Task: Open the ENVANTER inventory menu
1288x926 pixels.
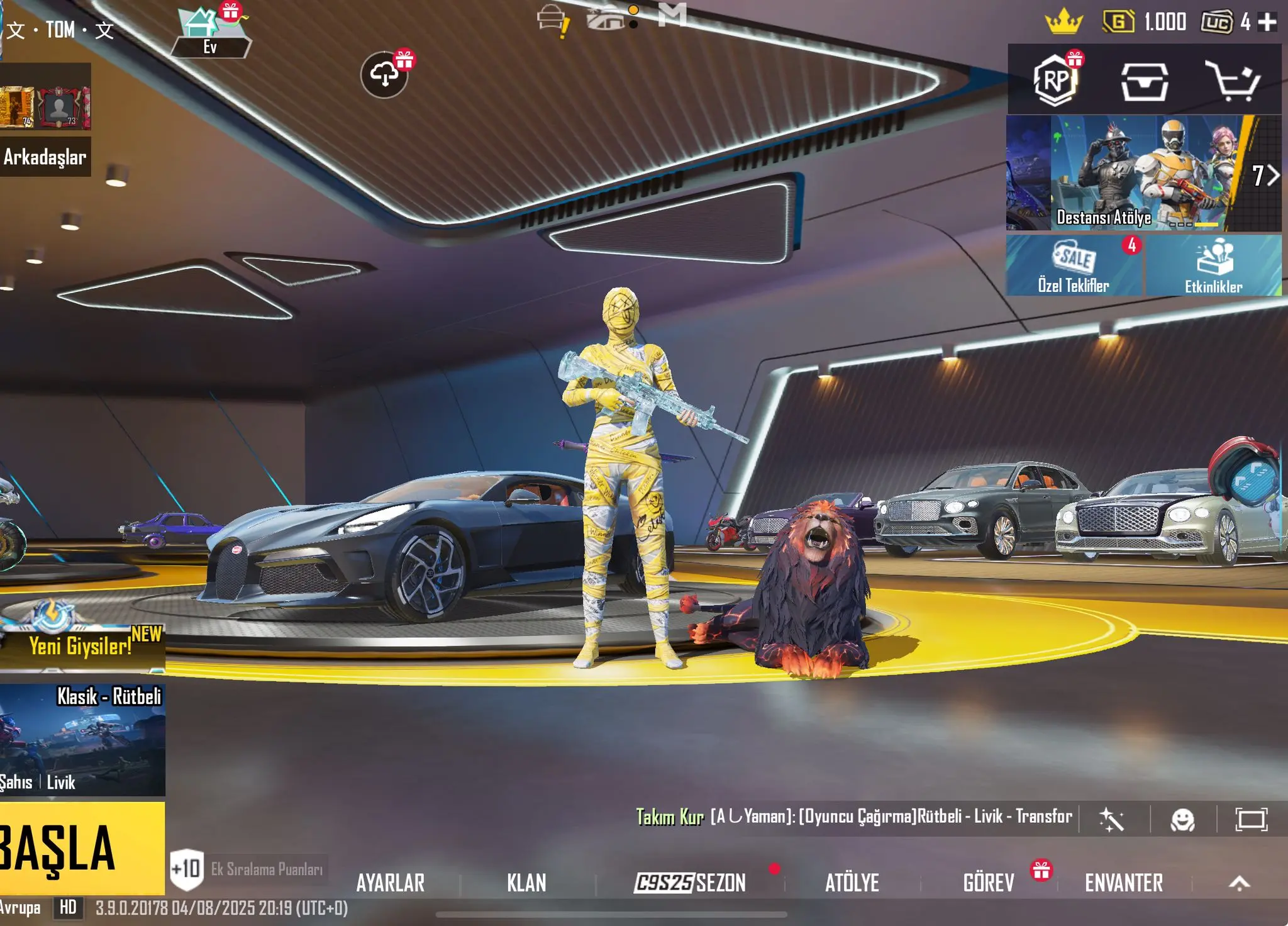Action: point(1123,883)
